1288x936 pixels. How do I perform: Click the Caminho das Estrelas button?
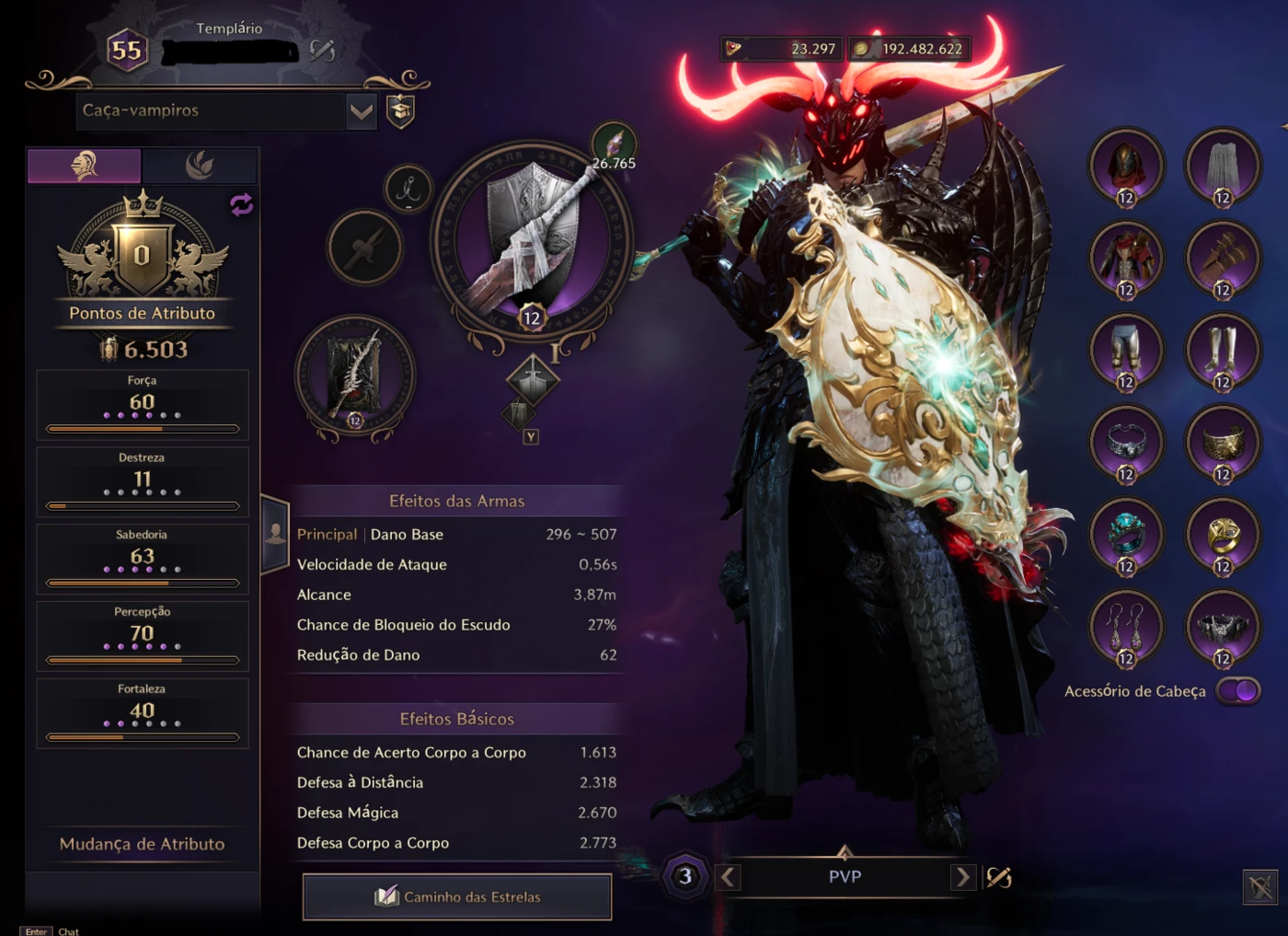(457, 896)
